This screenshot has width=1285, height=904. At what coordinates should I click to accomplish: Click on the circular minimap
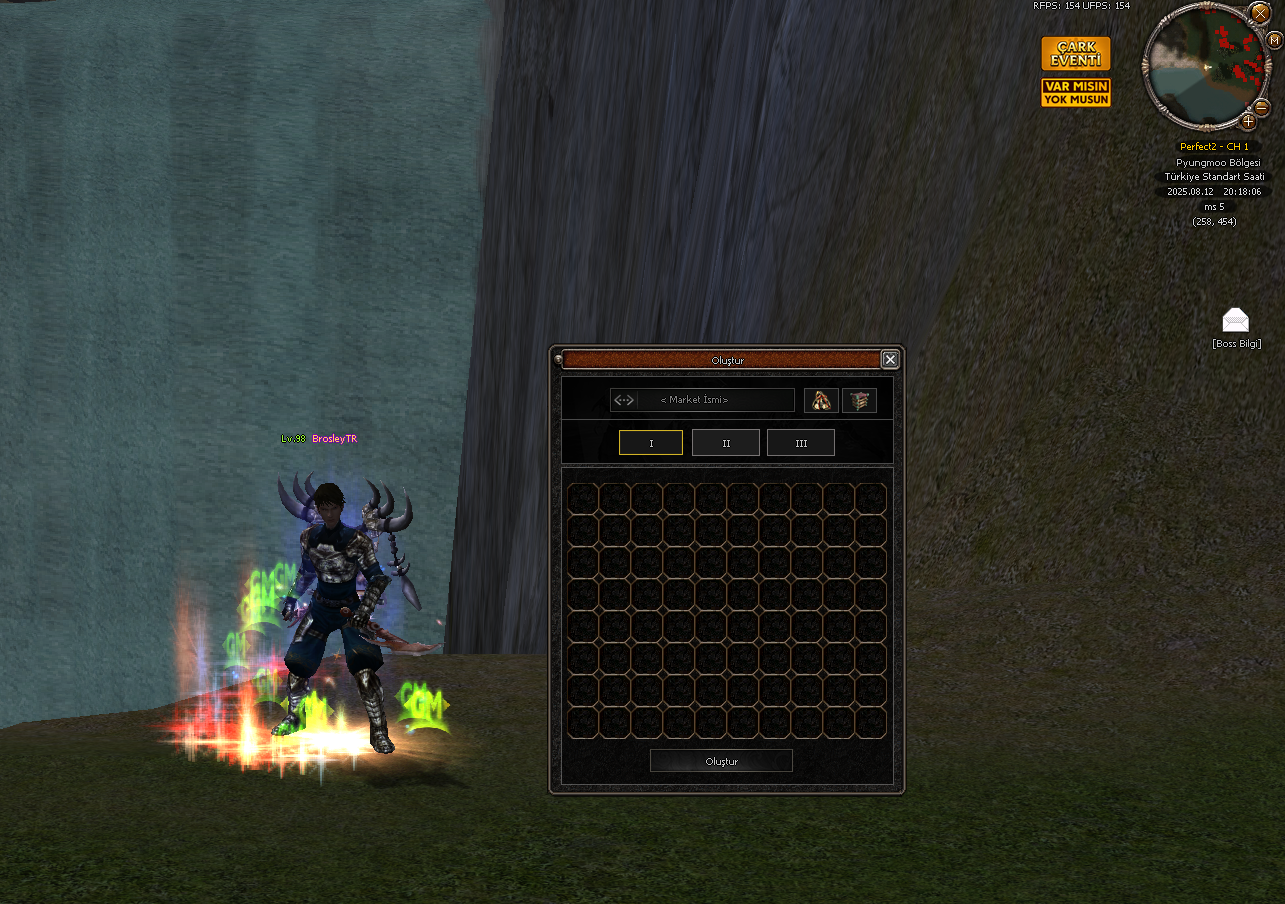(x=1205, y=67)
